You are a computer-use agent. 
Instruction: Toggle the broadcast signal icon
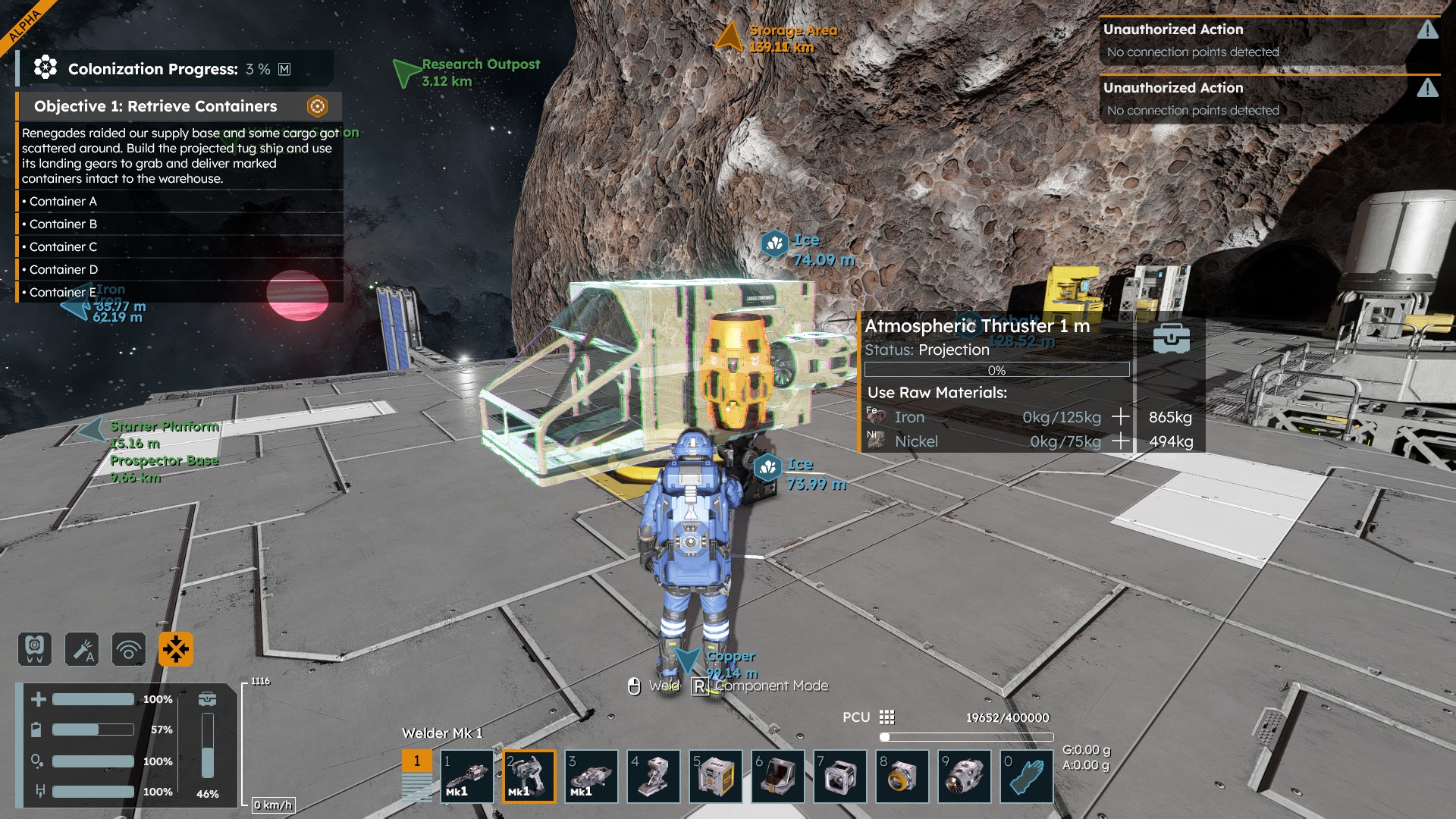tap(129, 649)
